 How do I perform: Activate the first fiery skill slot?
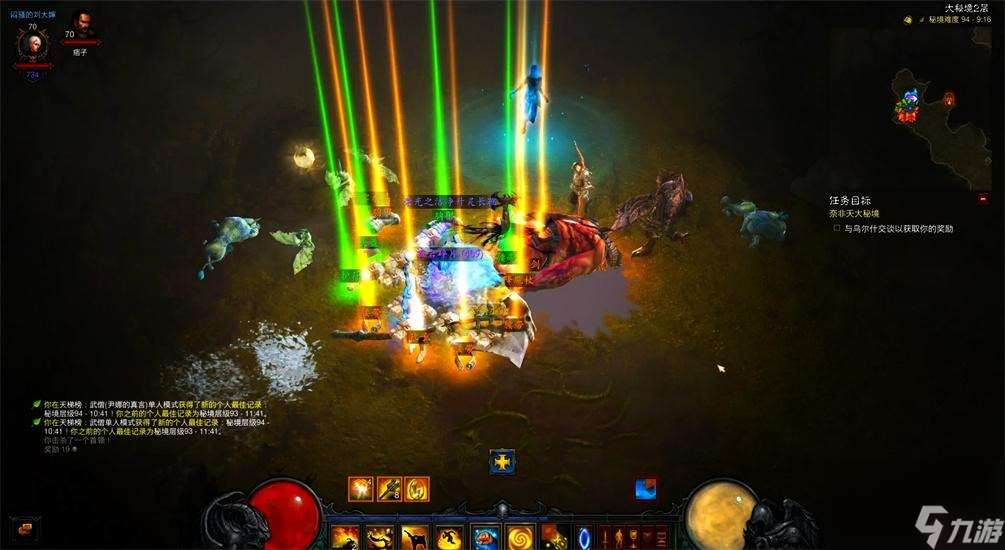pos(347,536)
